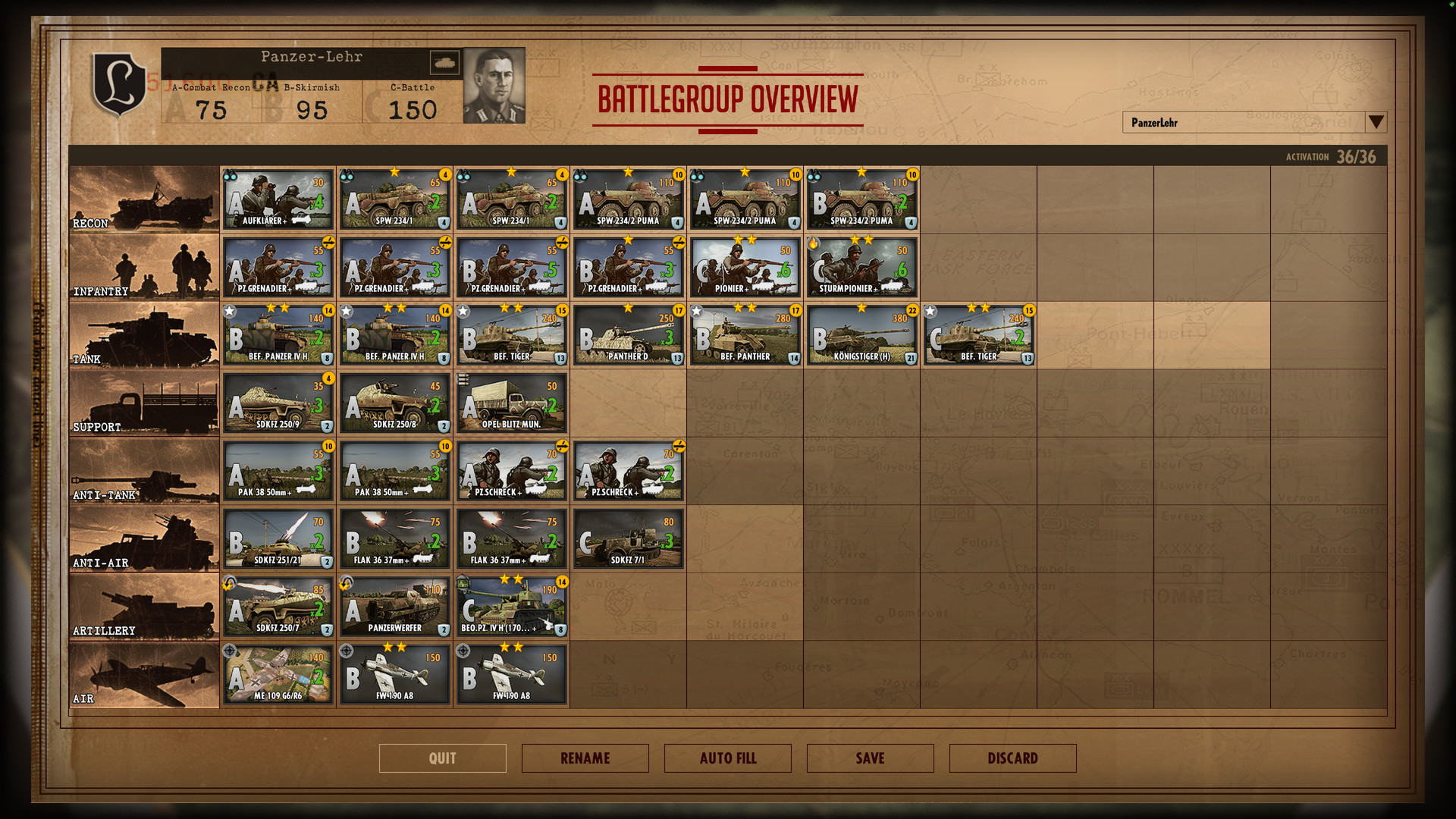Select the Königstiger (H) unit card
The height and width of the screenshot is (819, 1456).
click(x=861, y=334)
